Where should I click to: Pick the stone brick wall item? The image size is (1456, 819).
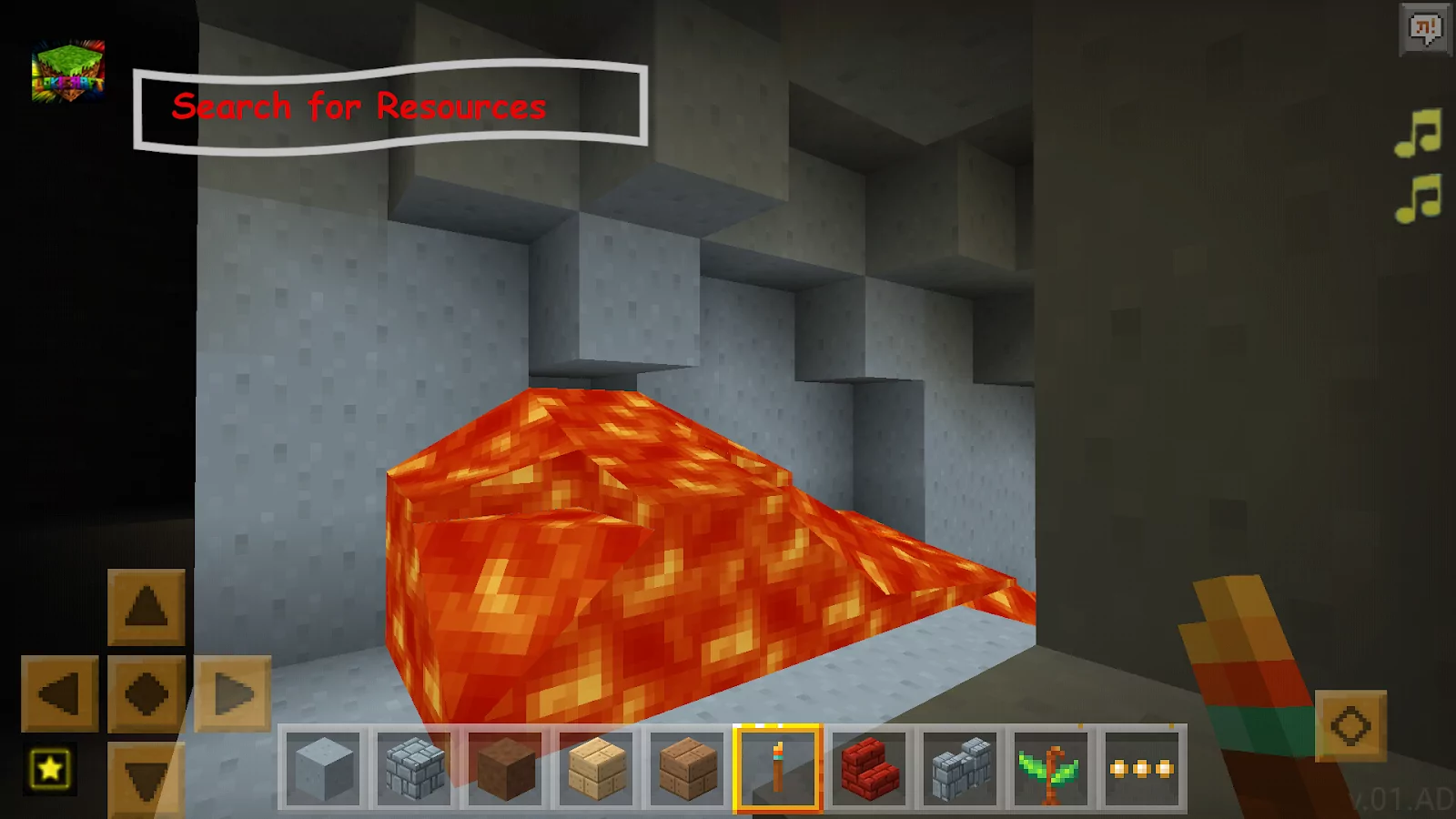tap(957, 769)
